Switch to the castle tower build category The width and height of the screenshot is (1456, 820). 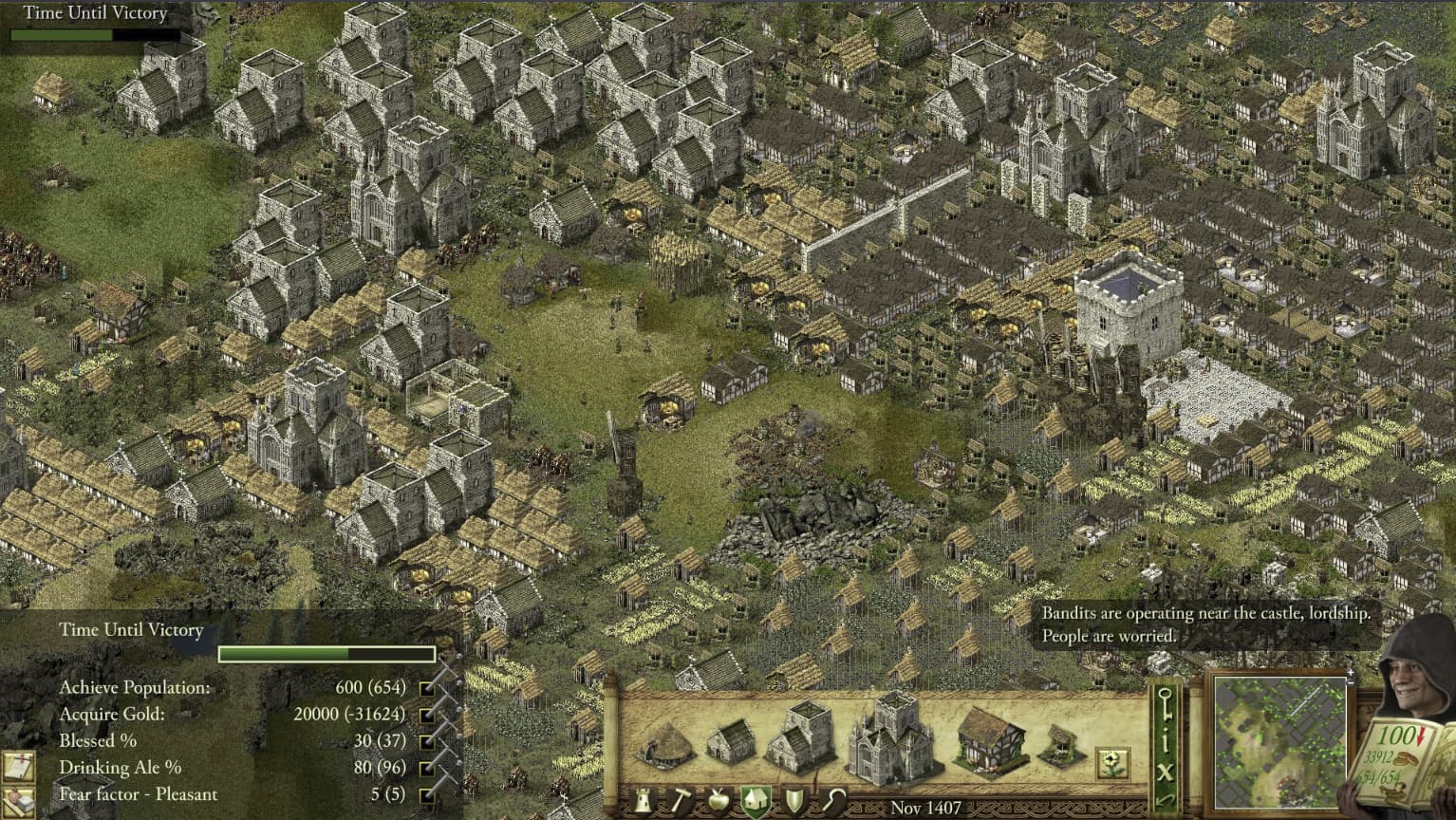point(642,803)
